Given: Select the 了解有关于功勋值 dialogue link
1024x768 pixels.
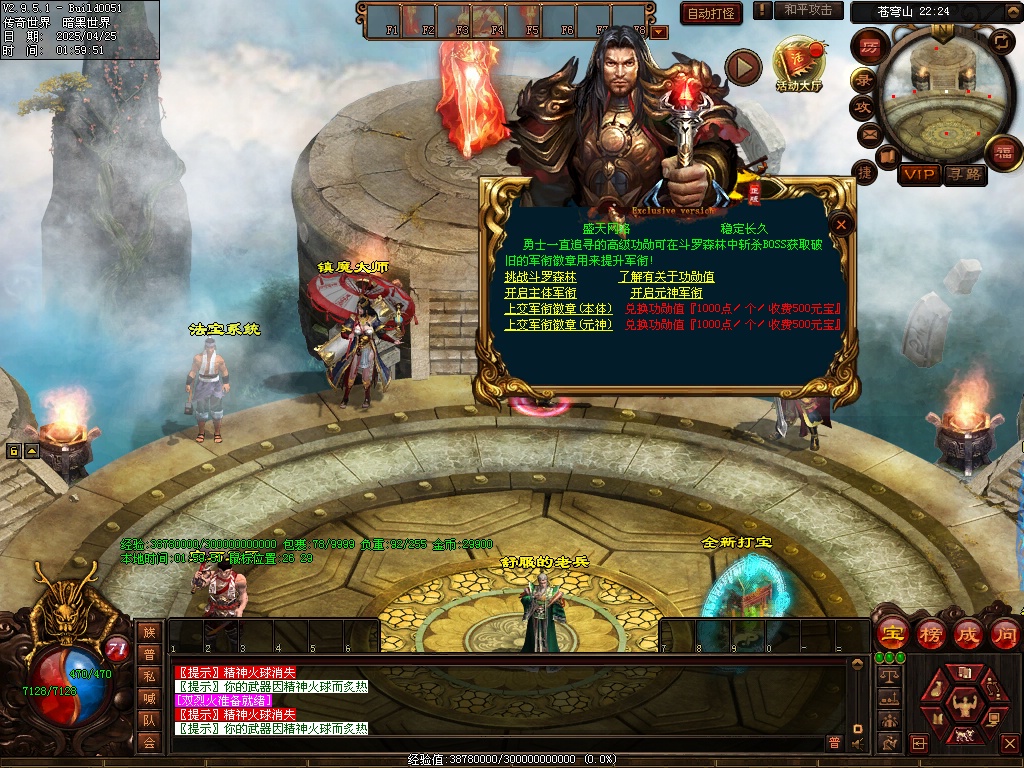Looking at the screenshot, I should [666, 277].
